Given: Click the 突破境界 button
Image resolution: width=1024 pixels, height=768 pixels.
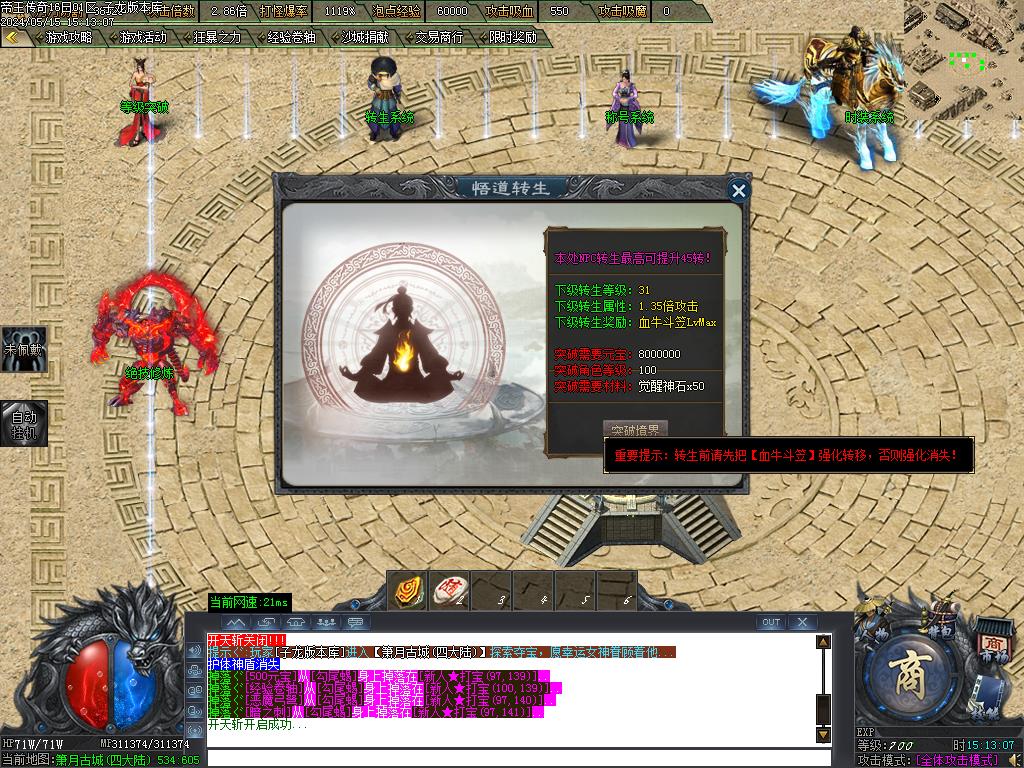Looking at the screenshot, I should click(x=636, y=431).
